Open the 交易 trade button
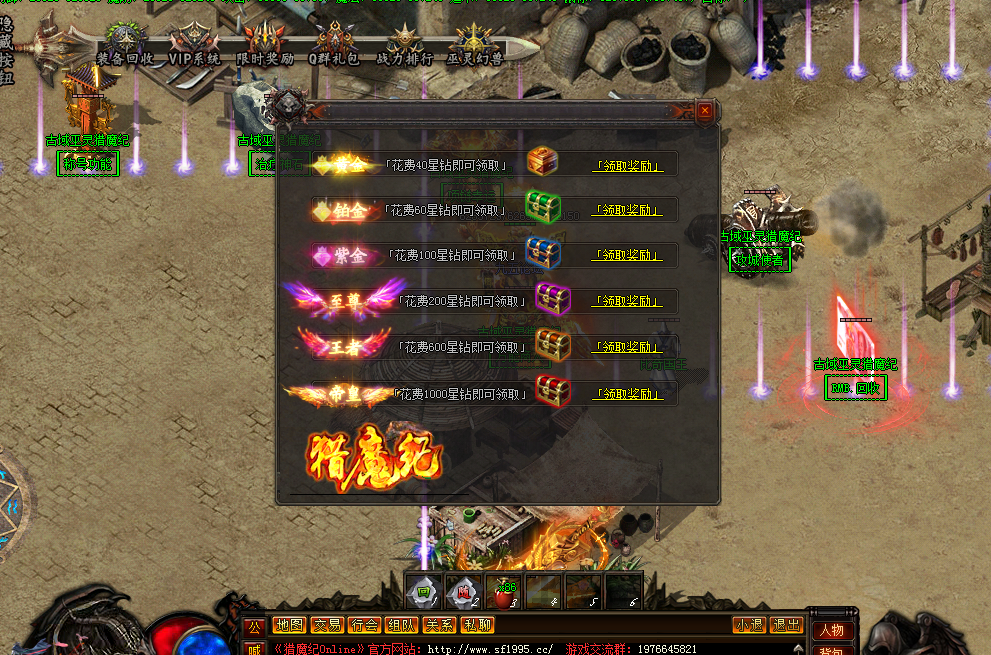Screen dimensions: 991x655 (x=326, y=625)
